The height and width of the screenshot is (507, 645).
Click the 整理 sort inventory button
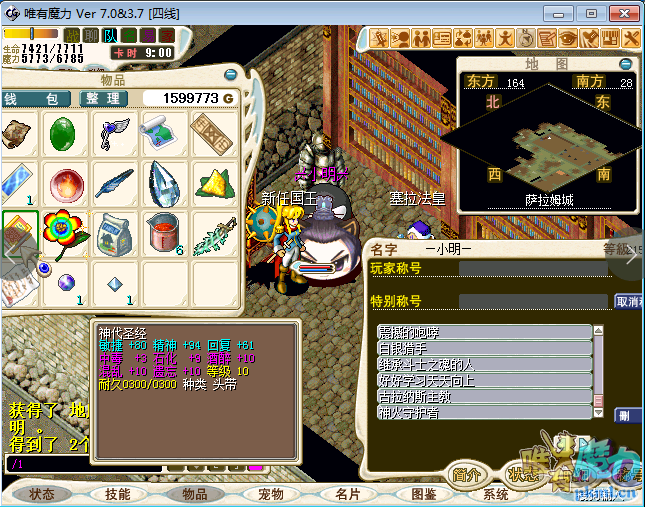click(103, 99)
